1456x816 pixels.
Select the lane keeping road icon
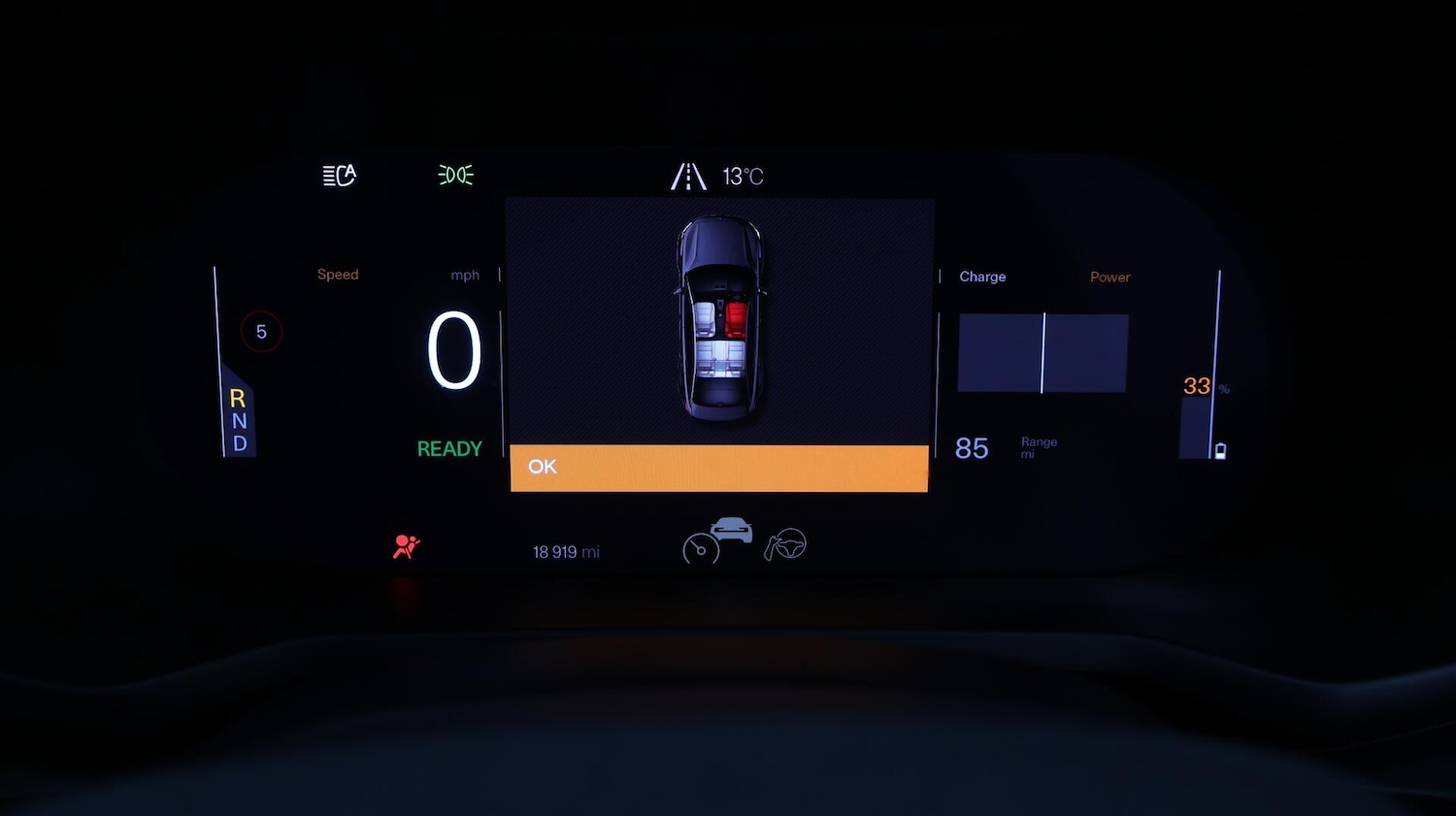point(688,177)
